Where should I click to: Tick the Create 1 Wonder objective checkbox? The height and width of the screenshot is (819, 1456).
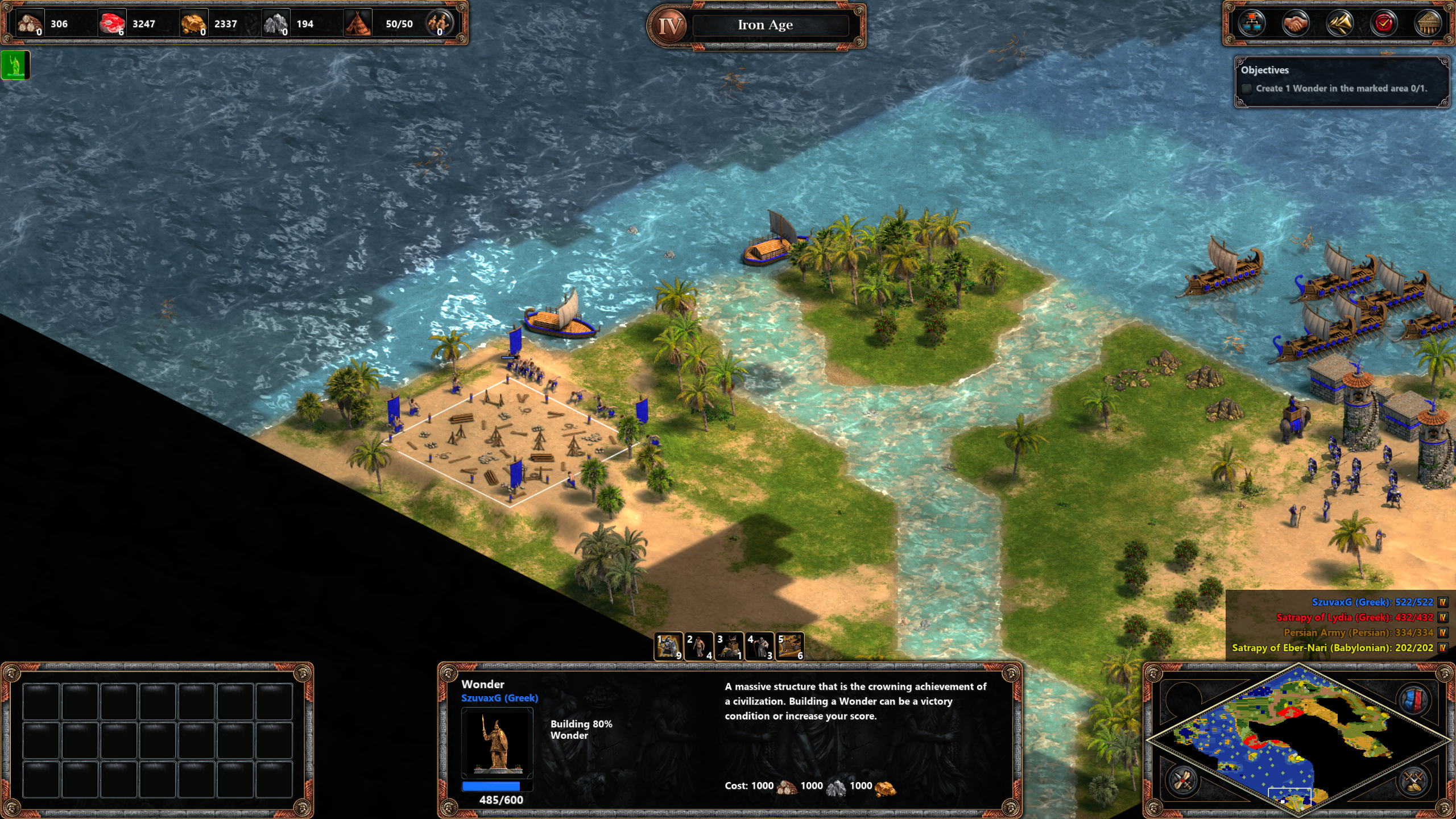[1247, 89]
